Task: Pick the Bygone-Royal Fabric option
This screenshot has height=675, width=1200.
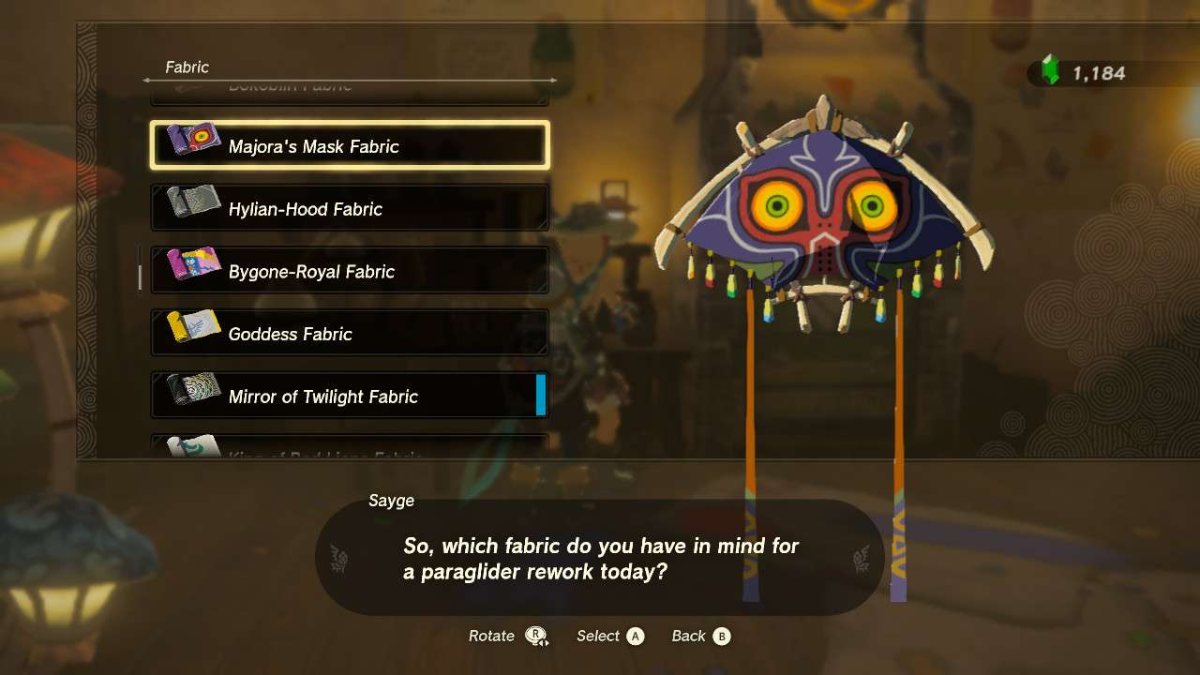Action: [x=349, y=271]
